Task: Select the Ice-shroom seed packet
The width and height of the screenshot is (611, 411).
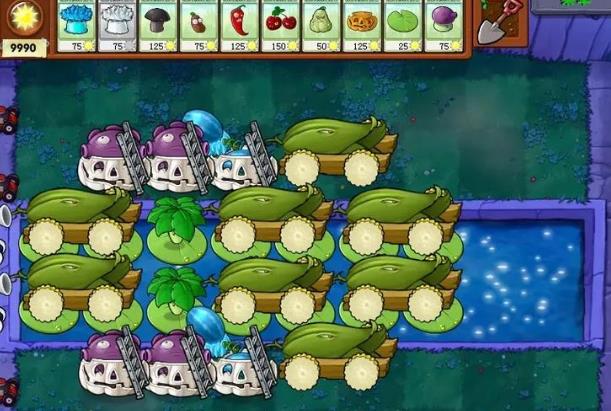Action: 77,26
